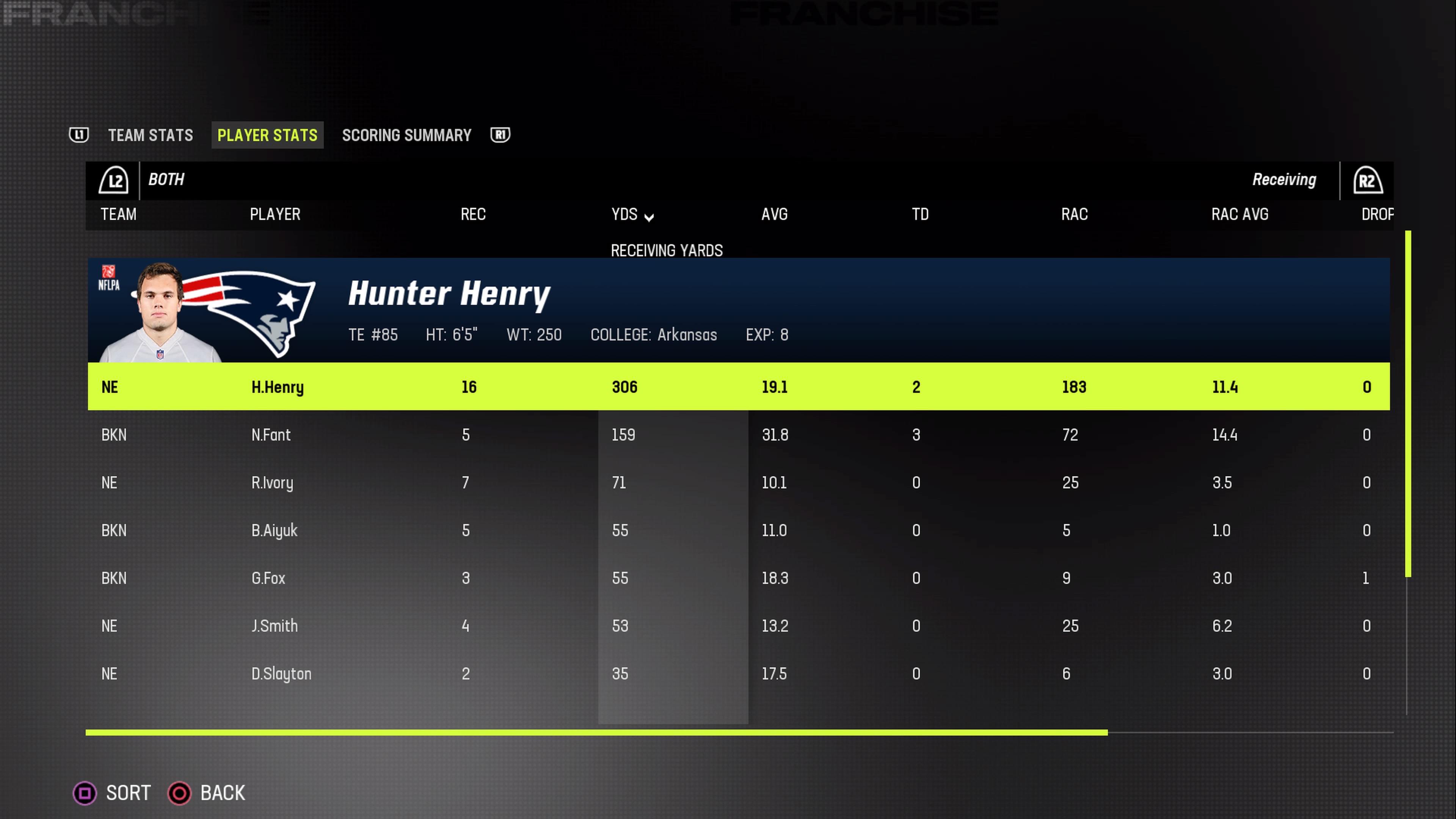Viewport: 1456px width, 819px height.
Task: Click the Circle Back button icon
Action: click(x=179, y=793)
